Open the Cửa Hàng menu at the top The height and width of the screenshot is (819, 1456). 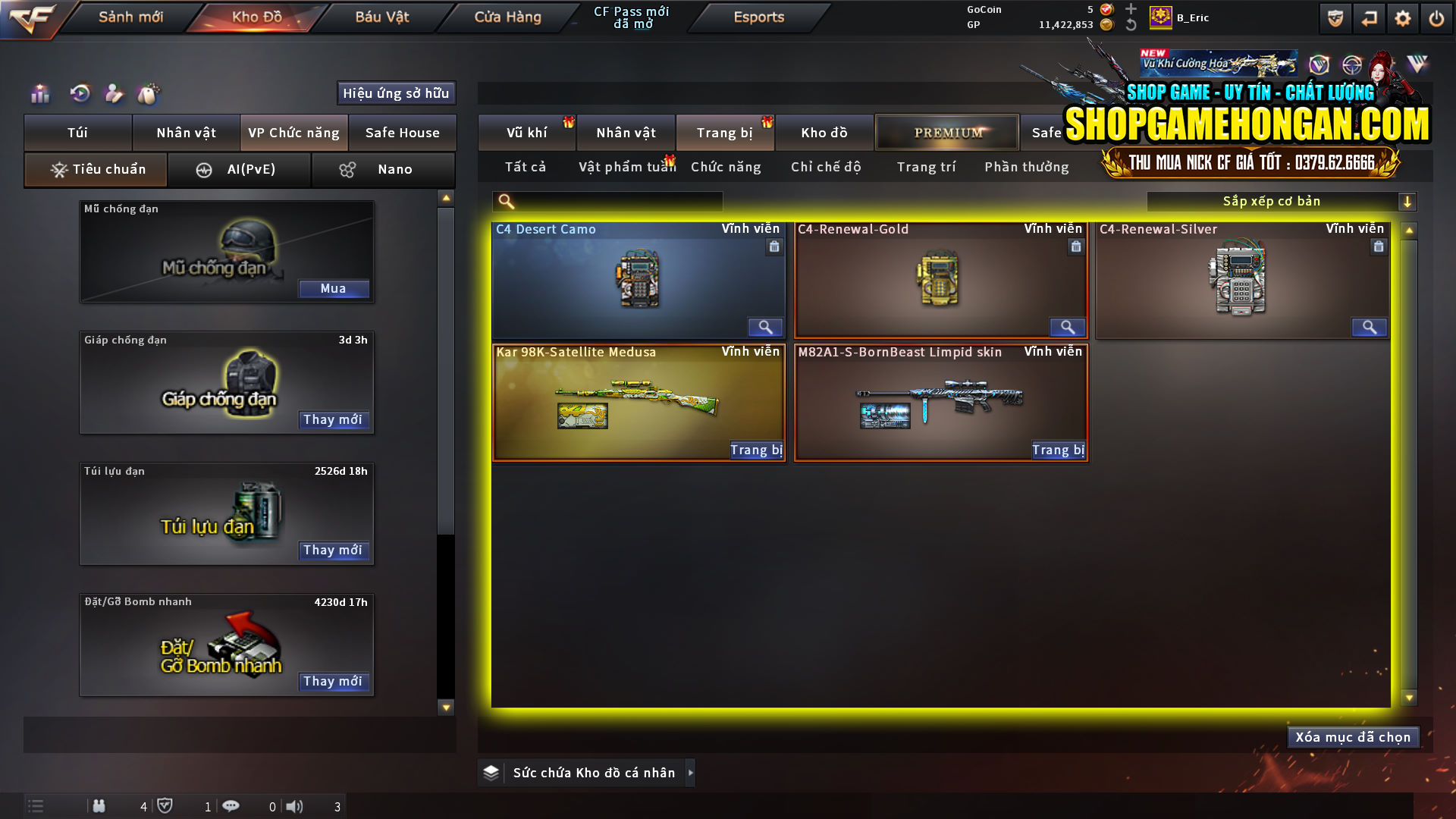tap(507, 17)
